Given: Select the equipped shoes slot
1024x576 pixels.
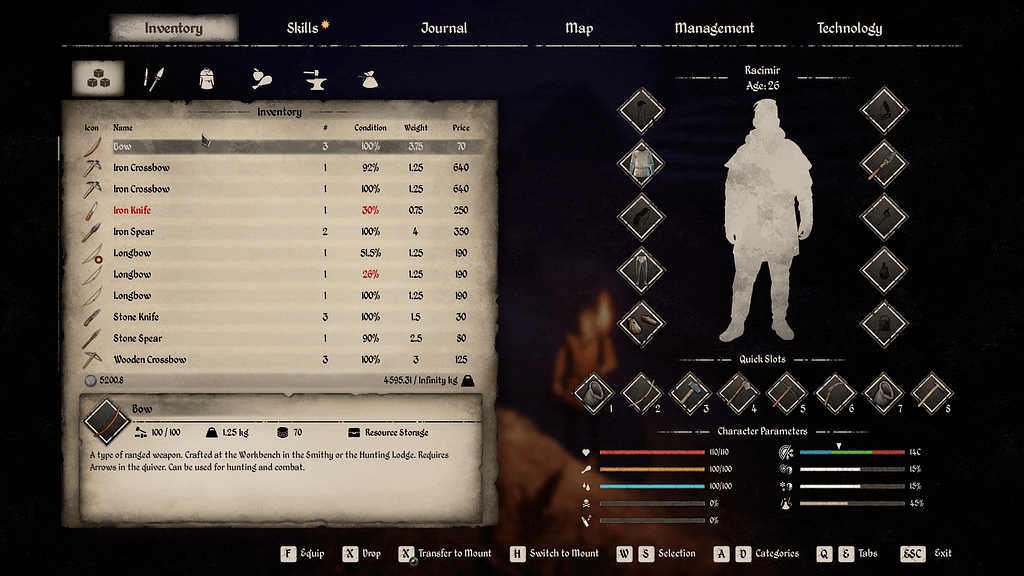Looking at the screenshot, I should click(640, 323).
